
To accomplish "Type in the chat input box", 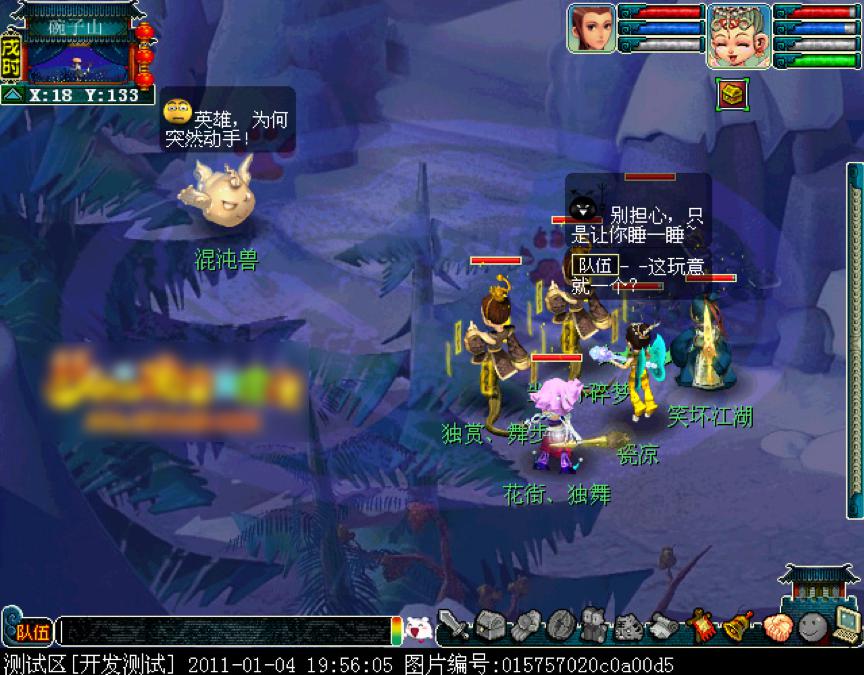I will pos(225,631).
